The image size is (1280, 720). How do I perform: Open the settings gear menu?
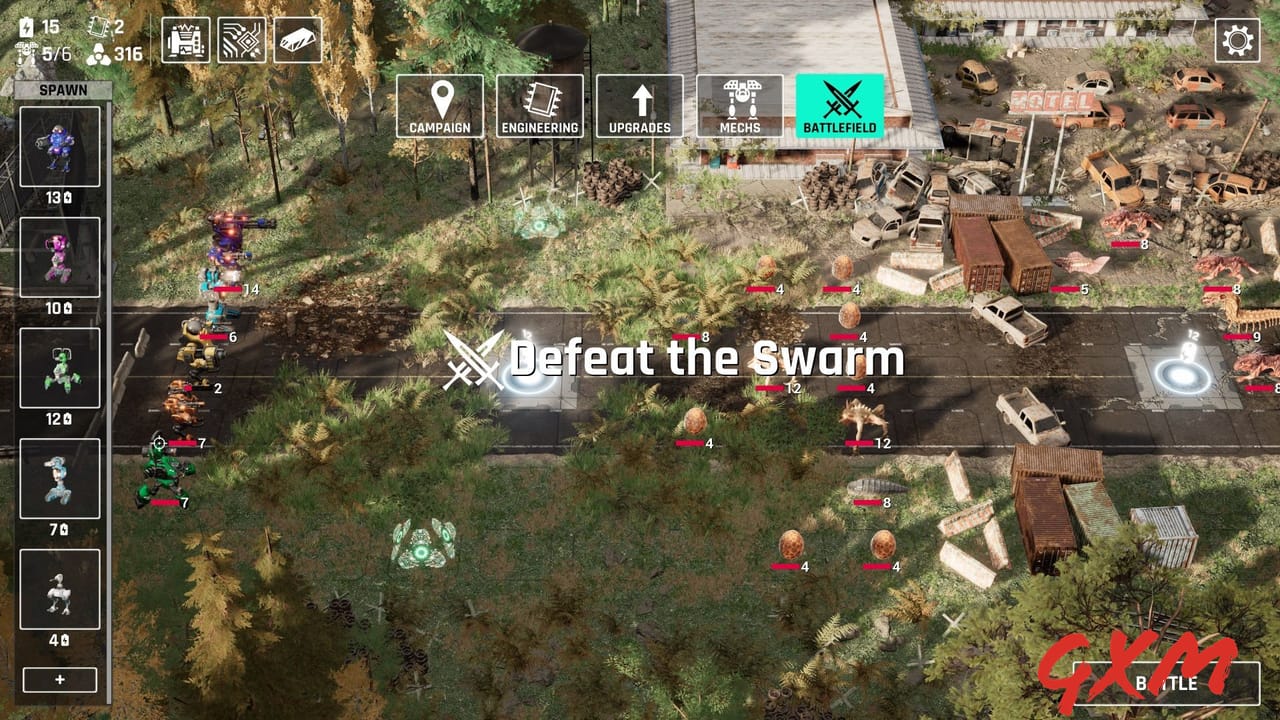pos(1240,40)
